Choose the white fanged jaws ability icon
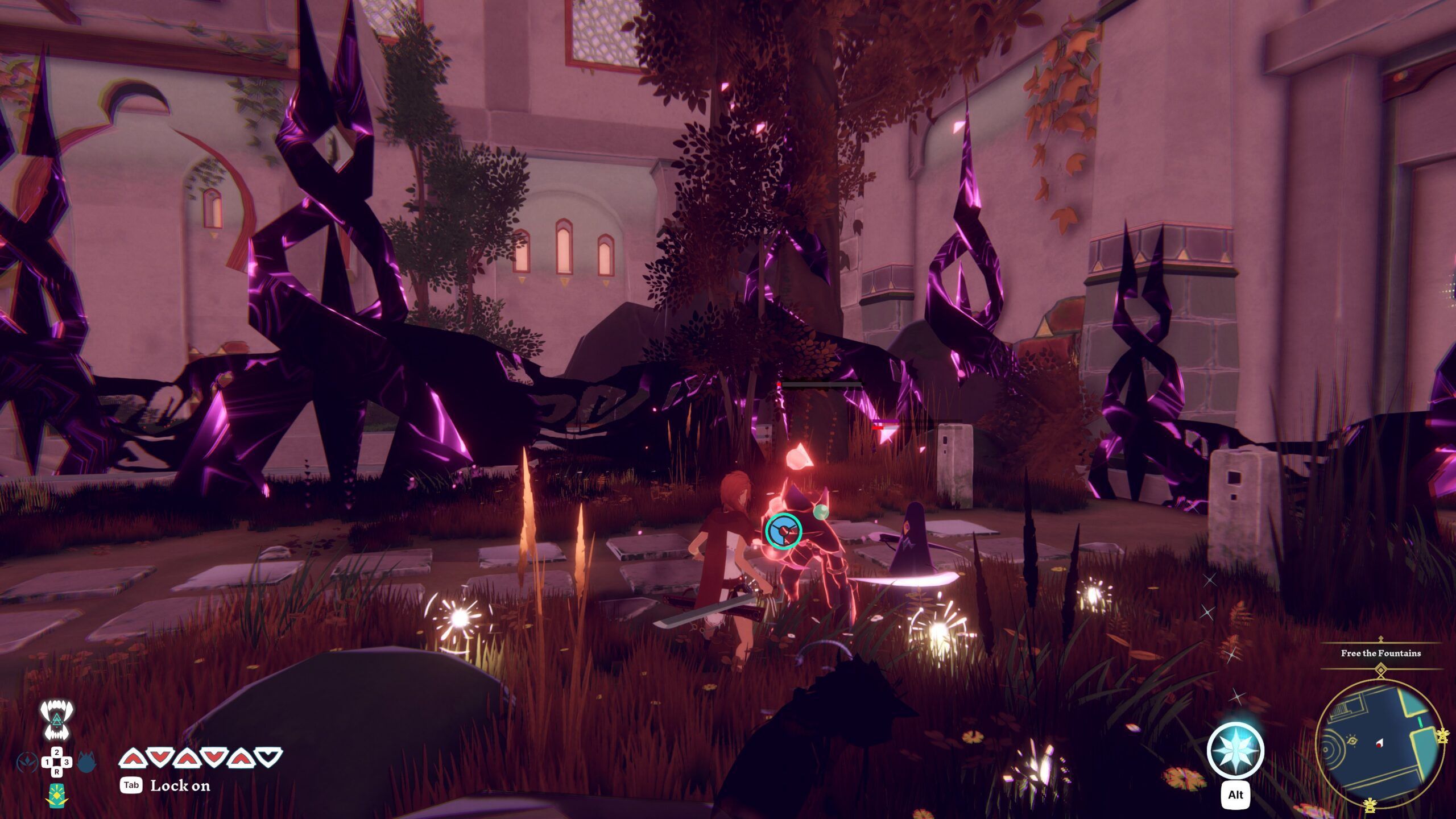The height and width of the screenshot is (819, 1456). coord(56,720)
